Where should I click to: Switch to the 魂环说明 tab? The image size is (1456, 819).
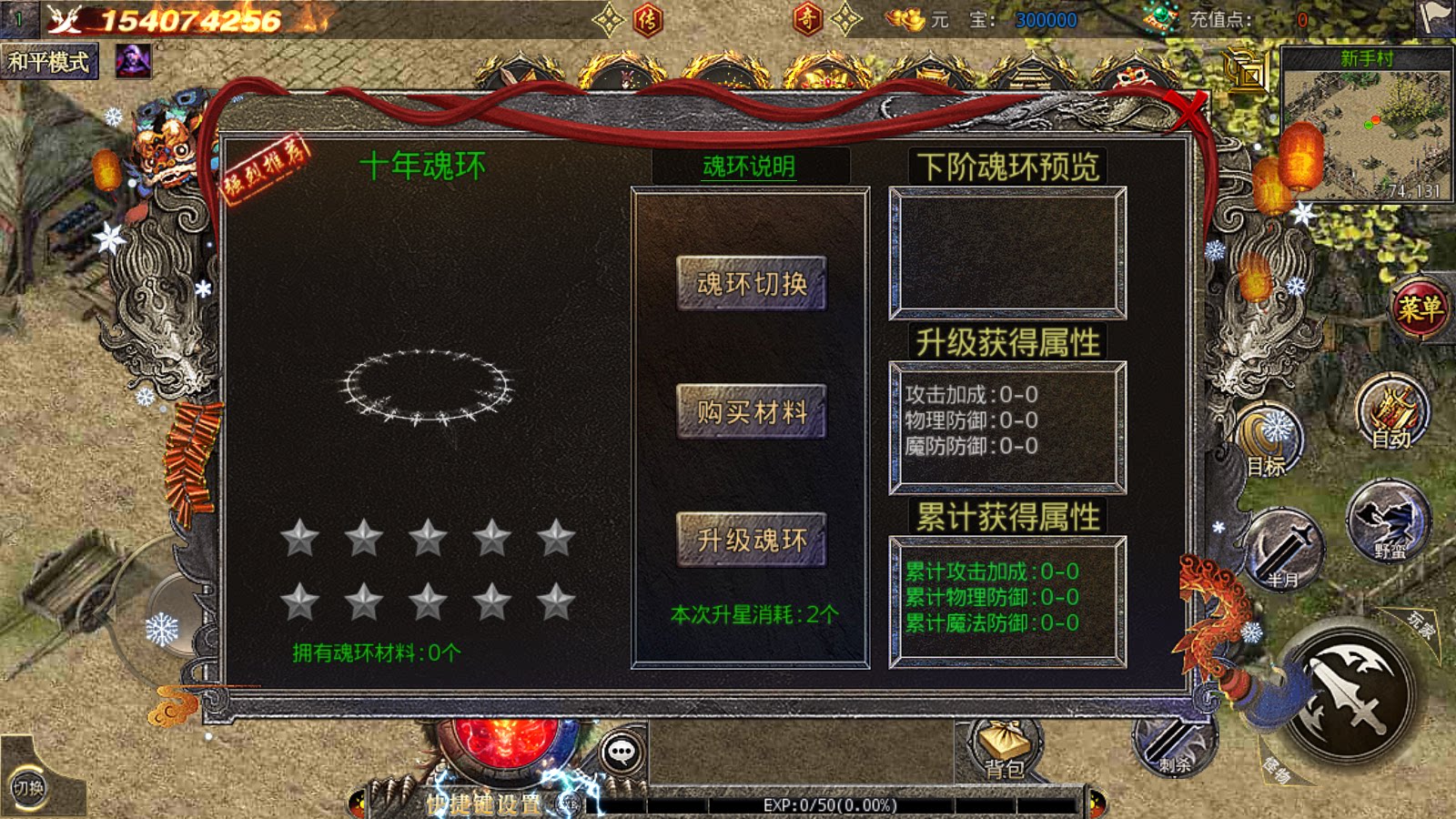coord(748,166)
